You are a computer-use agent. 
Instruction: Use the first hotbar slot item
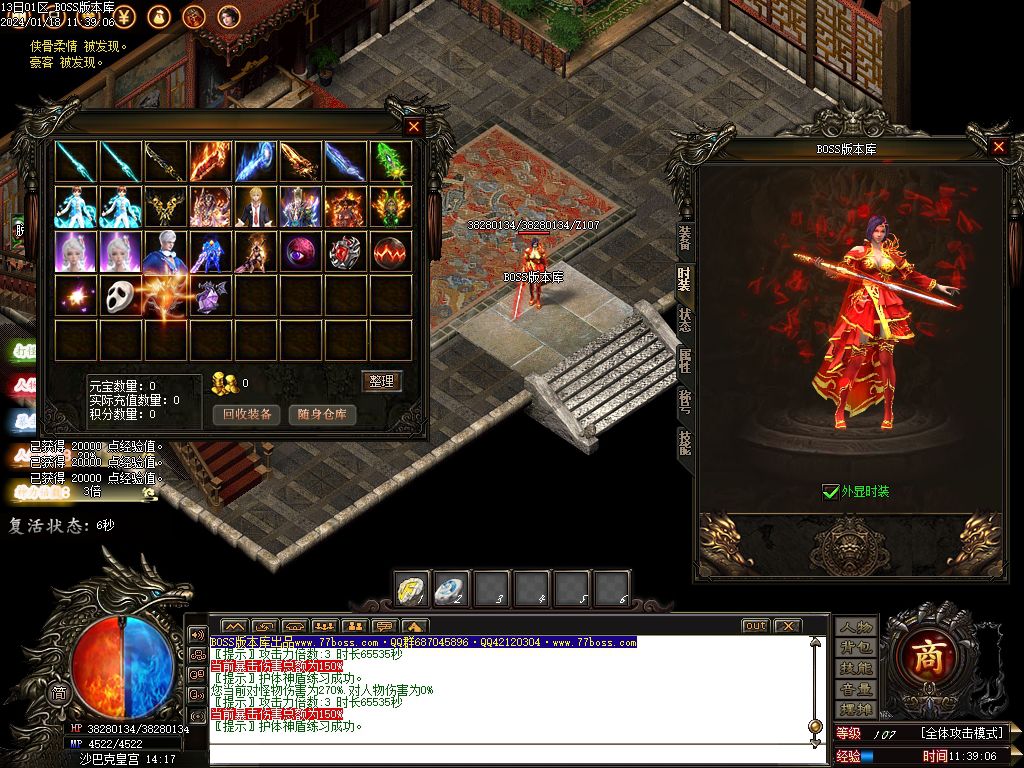[411, 588]
